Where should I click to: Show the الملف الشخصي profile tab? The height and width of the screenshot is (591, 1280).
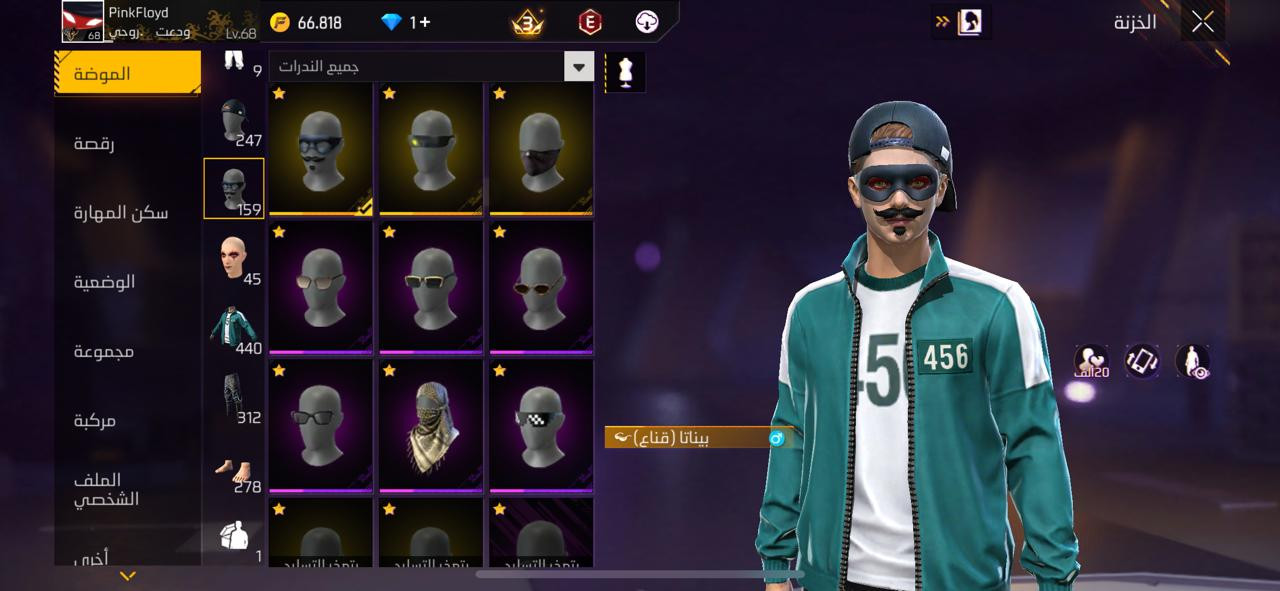coord(106,489)
